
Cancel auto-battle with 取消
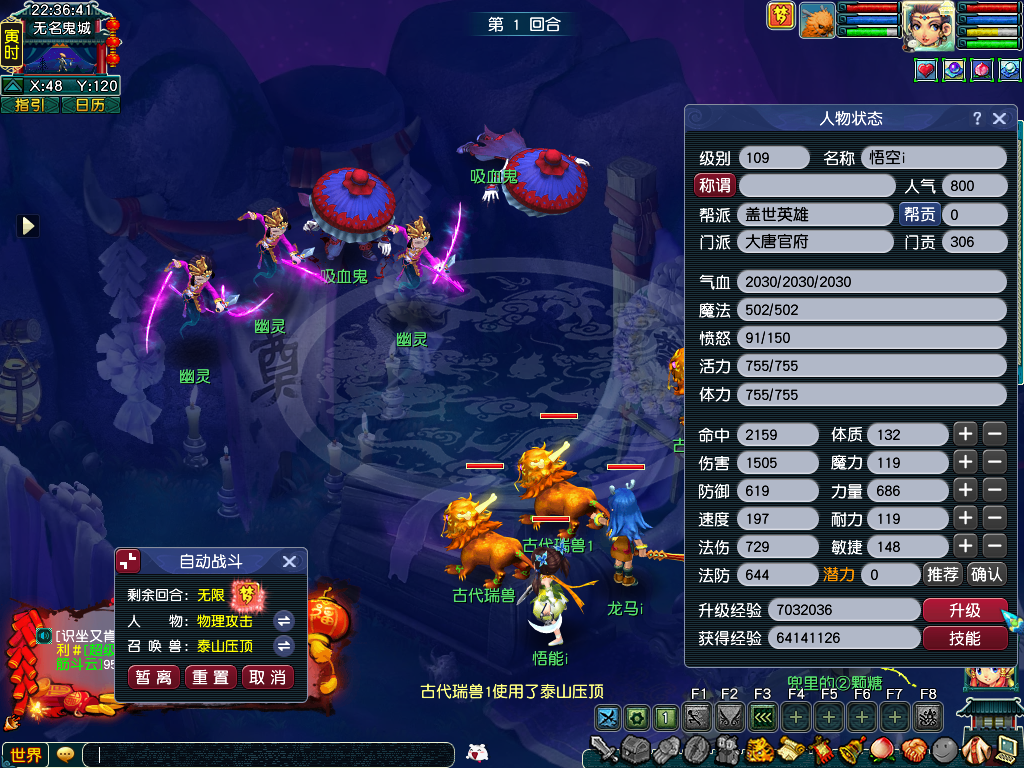[267, 677]
